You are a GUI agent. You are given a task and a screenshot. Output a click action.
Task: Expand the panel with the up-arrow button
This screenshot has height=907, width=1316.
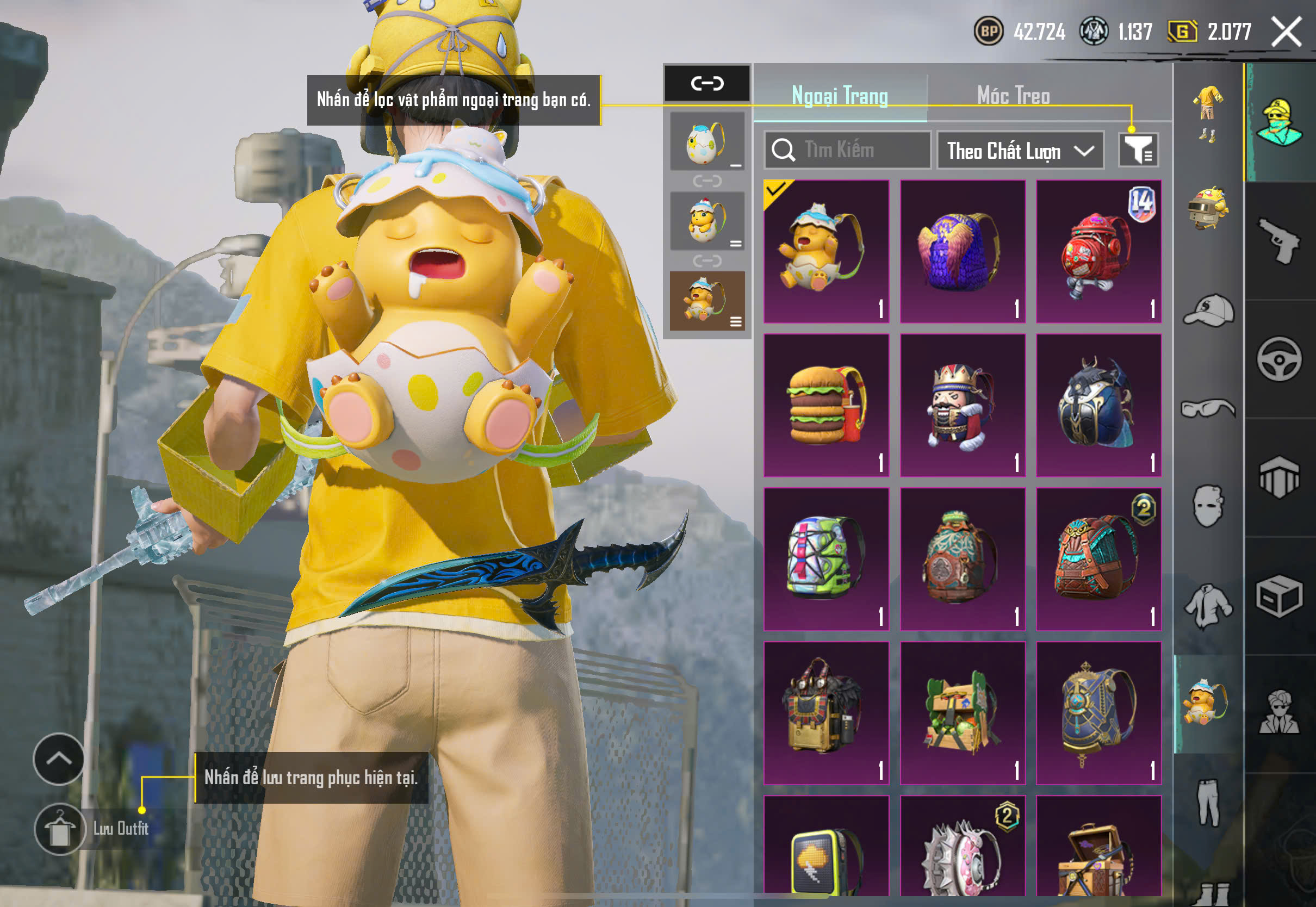pyautogui.click(x=59, y=759)
